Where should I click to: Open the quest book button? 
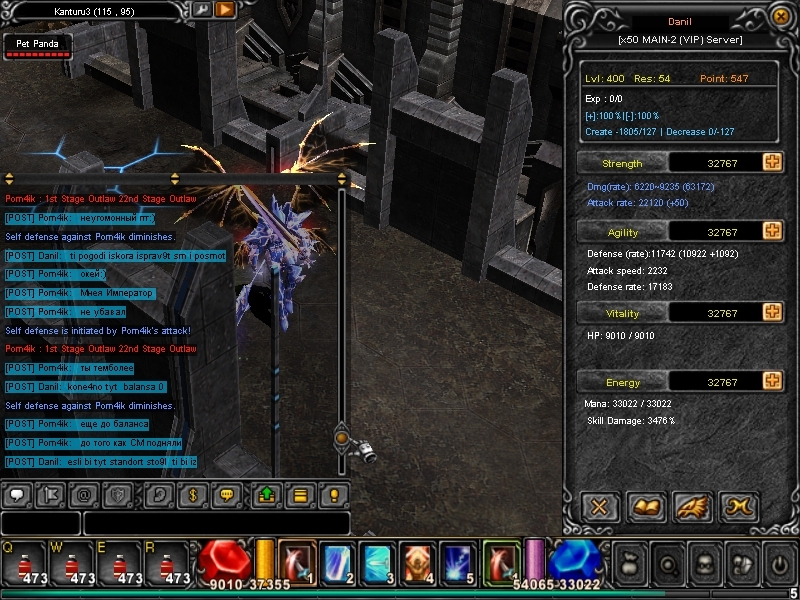[x=647, y=507]
